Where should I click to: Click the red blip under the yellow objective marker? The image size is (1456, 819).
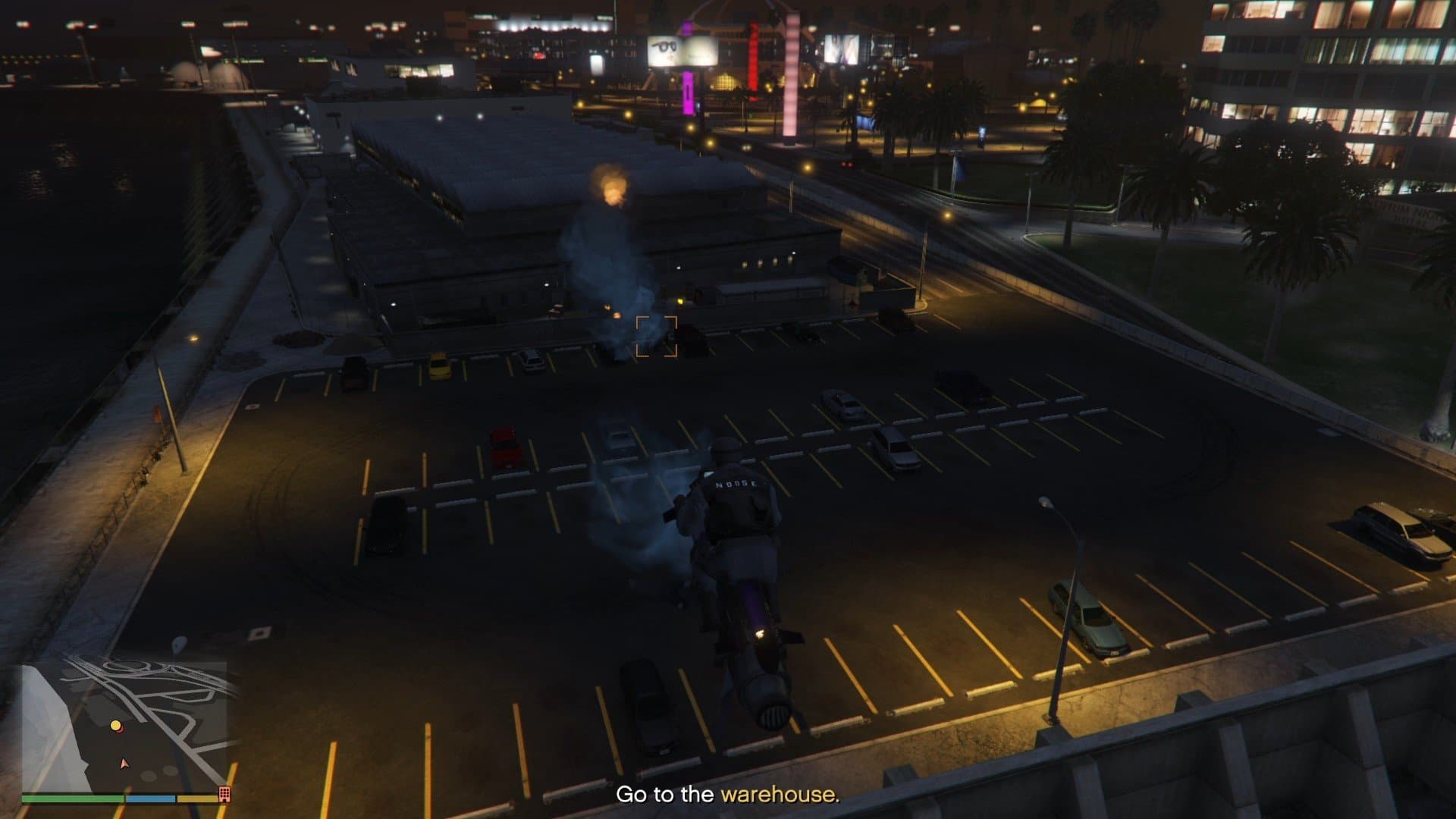[121, 732]
